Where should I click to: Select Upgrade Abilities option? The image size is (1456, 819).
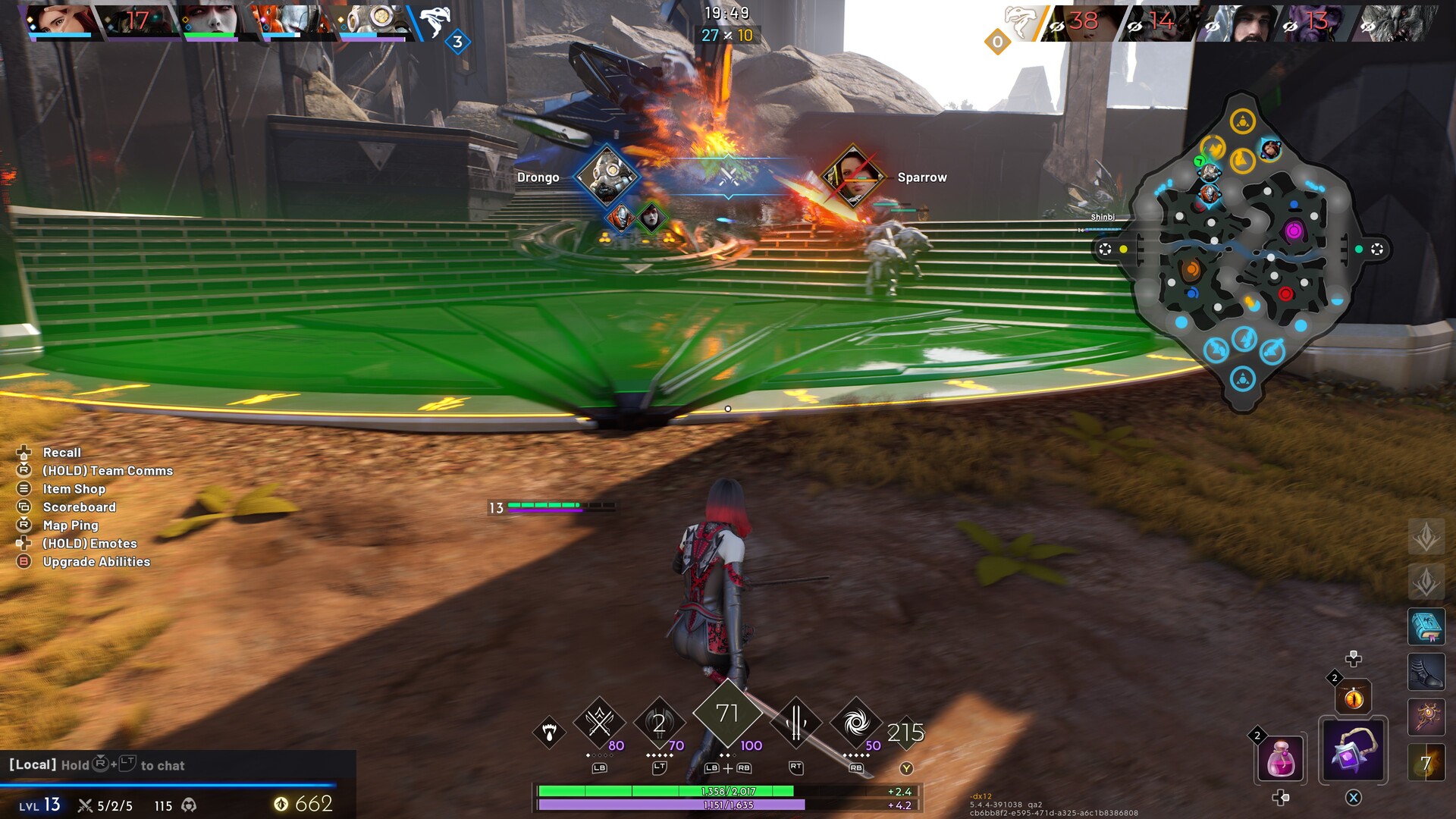[x=96, y=562]
